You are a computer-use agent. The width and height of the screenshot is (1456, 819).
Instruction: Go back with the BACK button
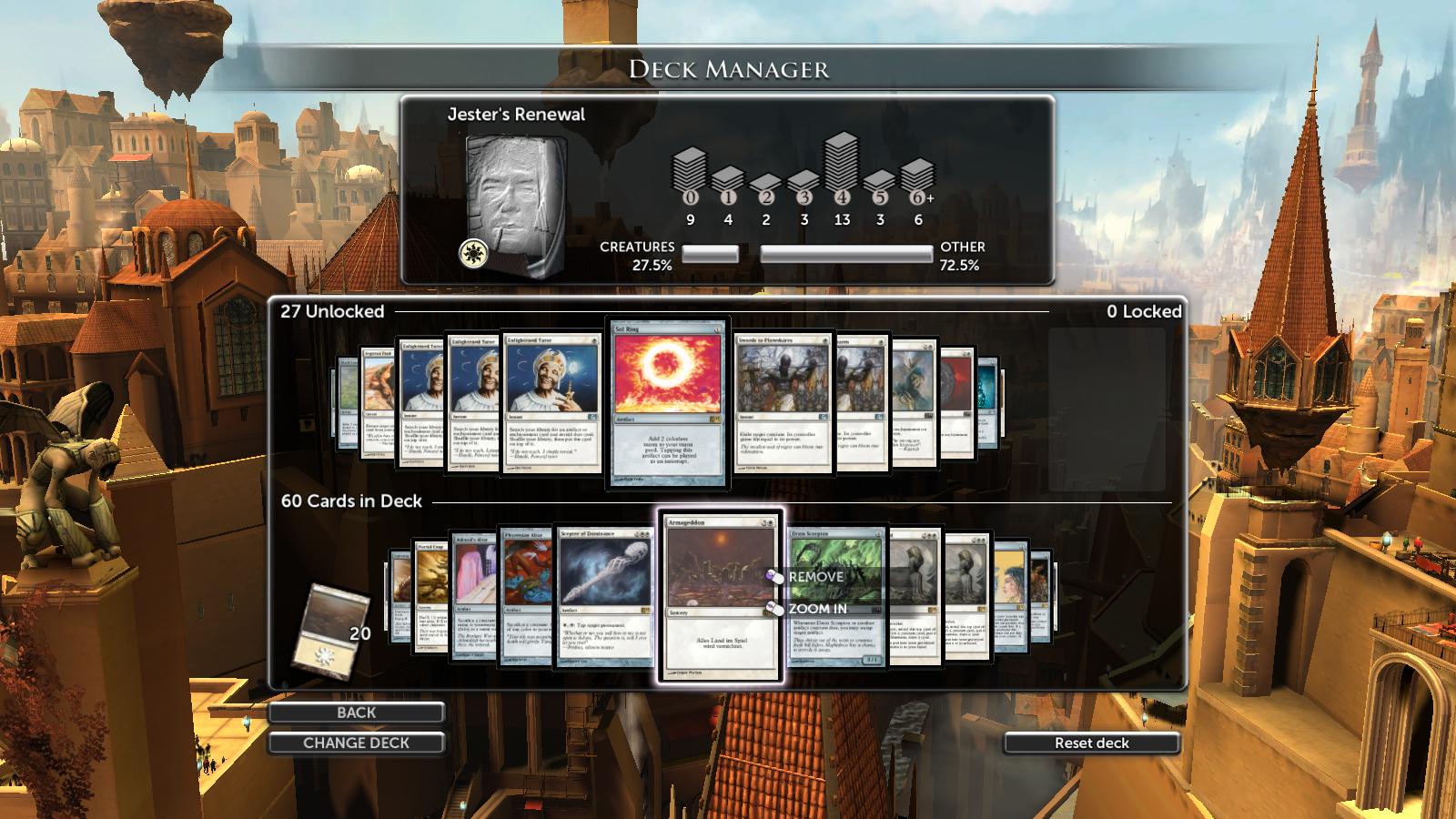(x=356, y=713)
